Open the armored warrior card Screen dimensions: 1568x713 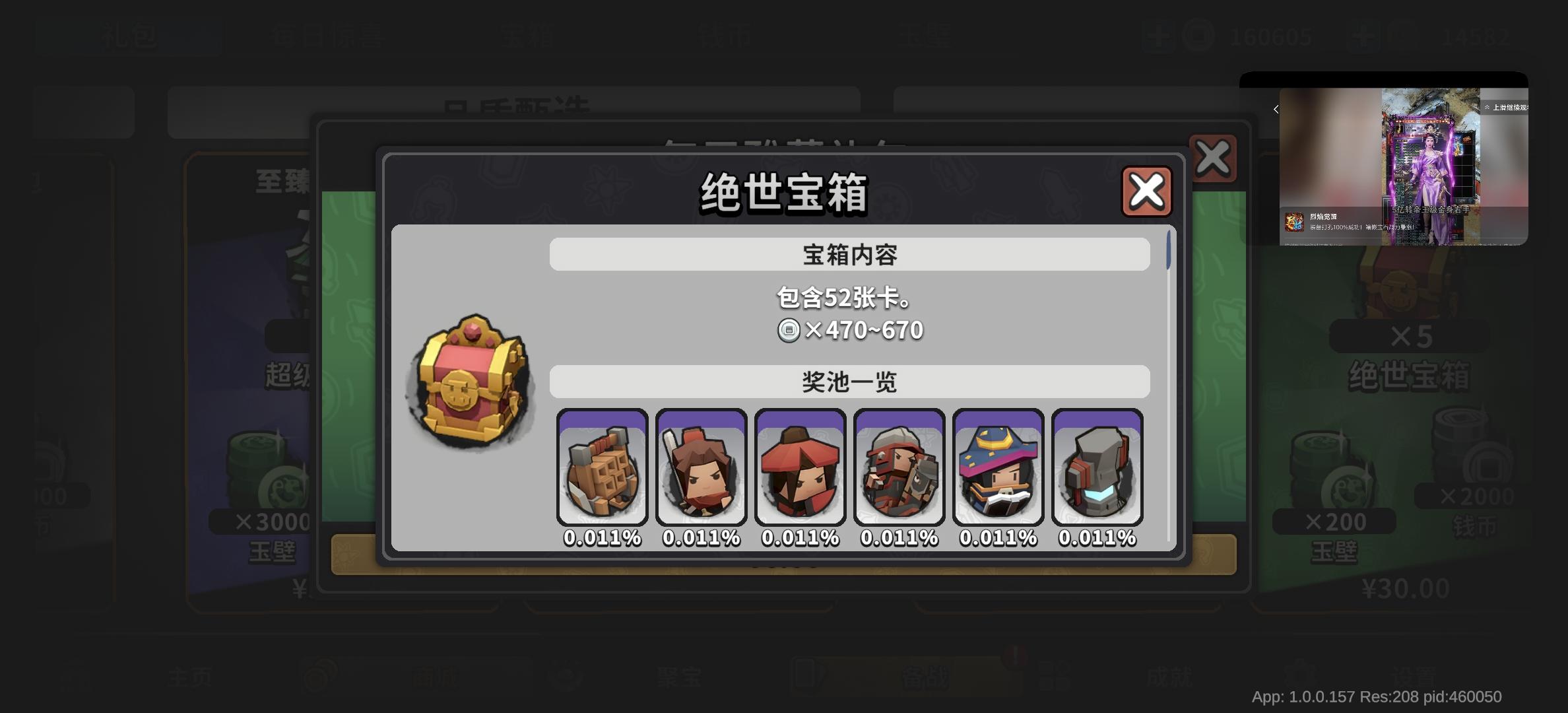point(899,469)
